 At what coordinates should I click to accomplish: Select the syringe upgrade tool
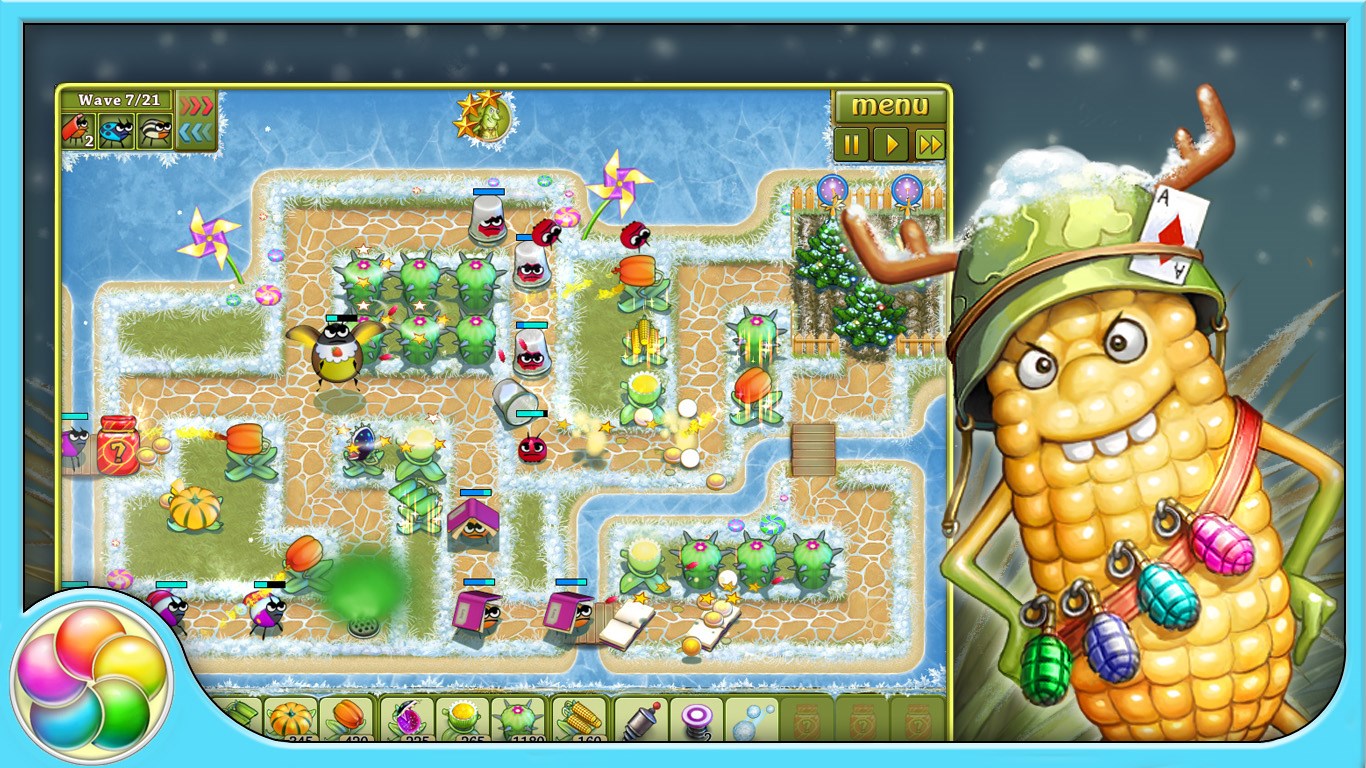(640, 718)
